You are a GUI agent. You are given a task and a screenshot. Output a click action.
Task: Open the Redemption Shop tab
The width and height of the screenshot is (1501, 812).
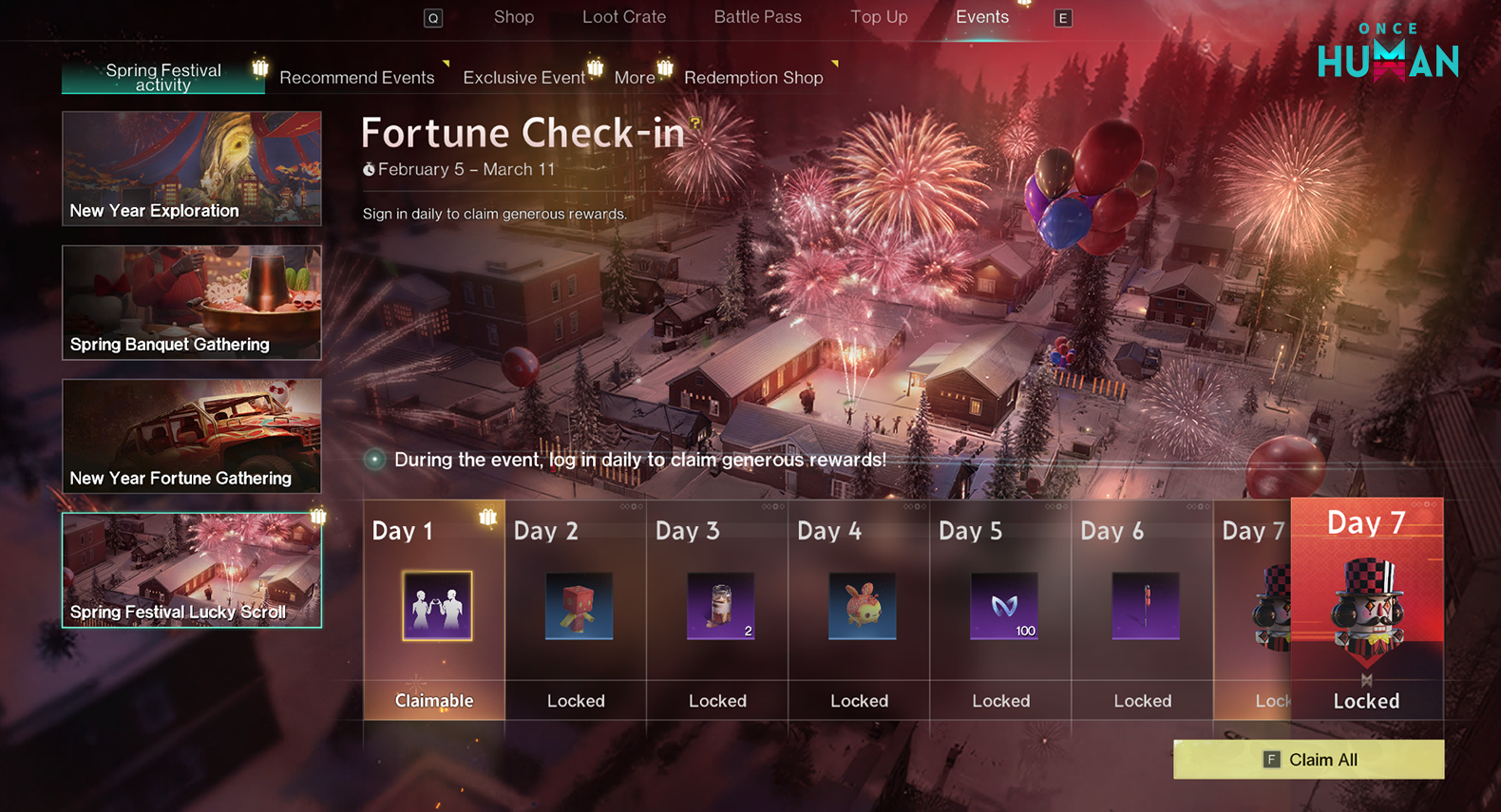[753, 78]
